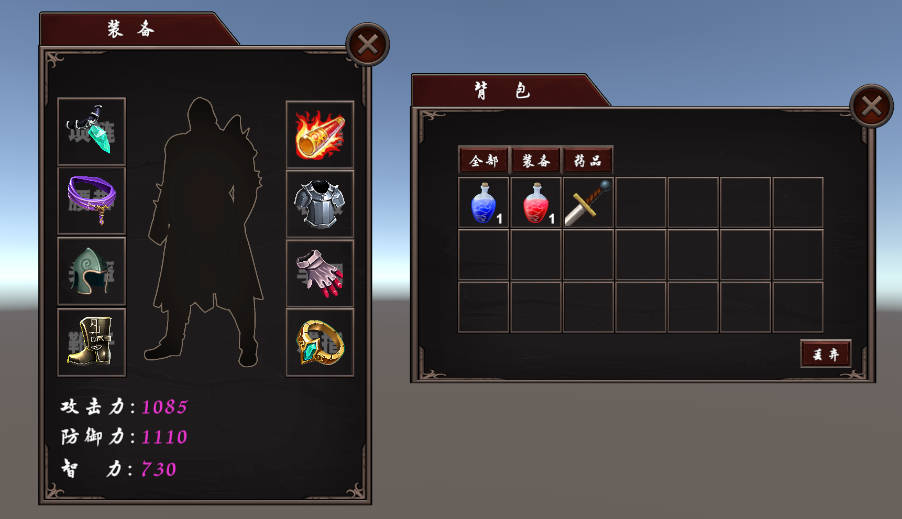Switch to the 药品 tab
This screenshot has width=902, height=519.
click(588, 160)
